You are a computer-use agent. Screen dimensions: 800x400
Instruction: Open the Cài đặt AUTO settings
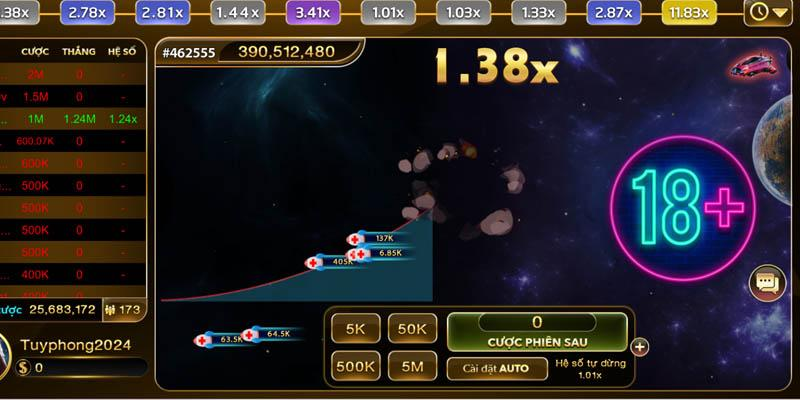[x=496, y=368]
